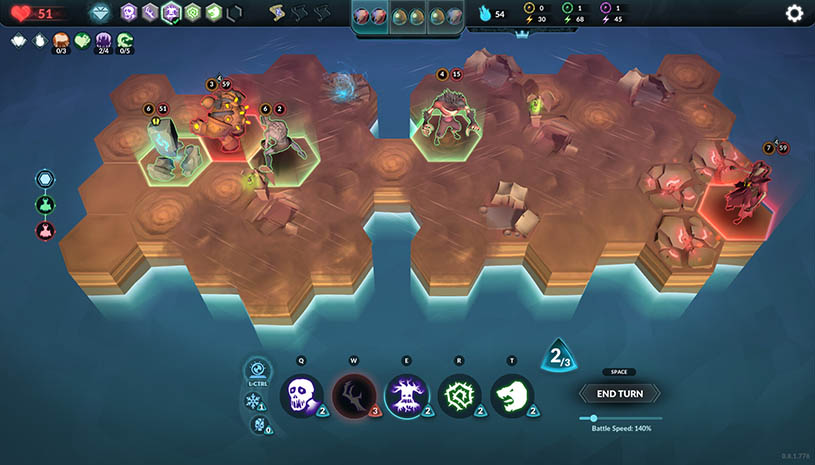Use the green thorn wreath spell
This screenshot has height=465, width=815.
(460, 395)
